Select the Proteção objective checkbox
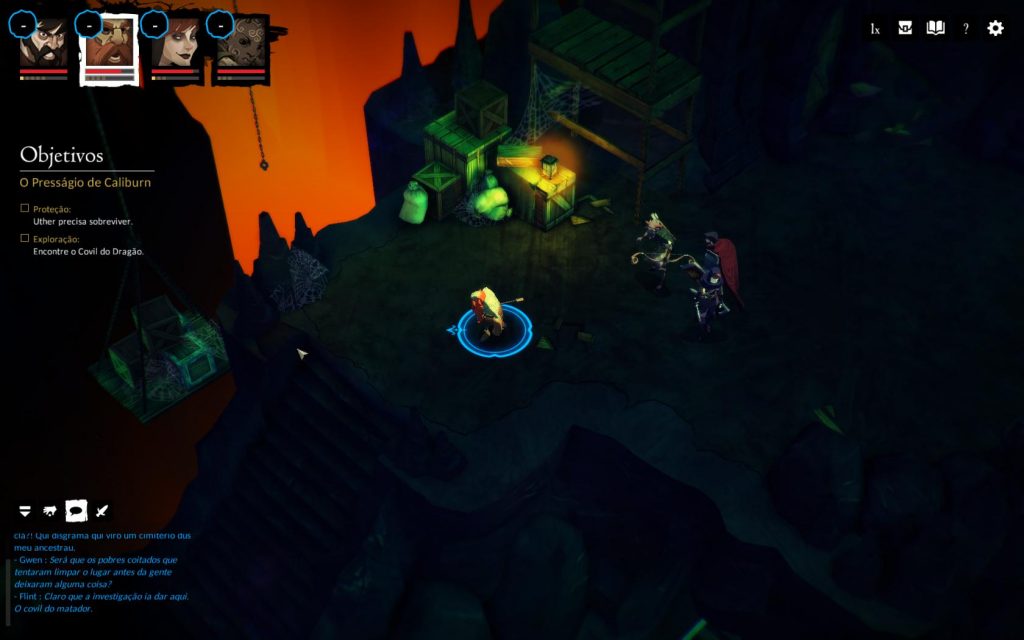The width and height of the screenshot is (1024, 640). (x=25, y=209)
